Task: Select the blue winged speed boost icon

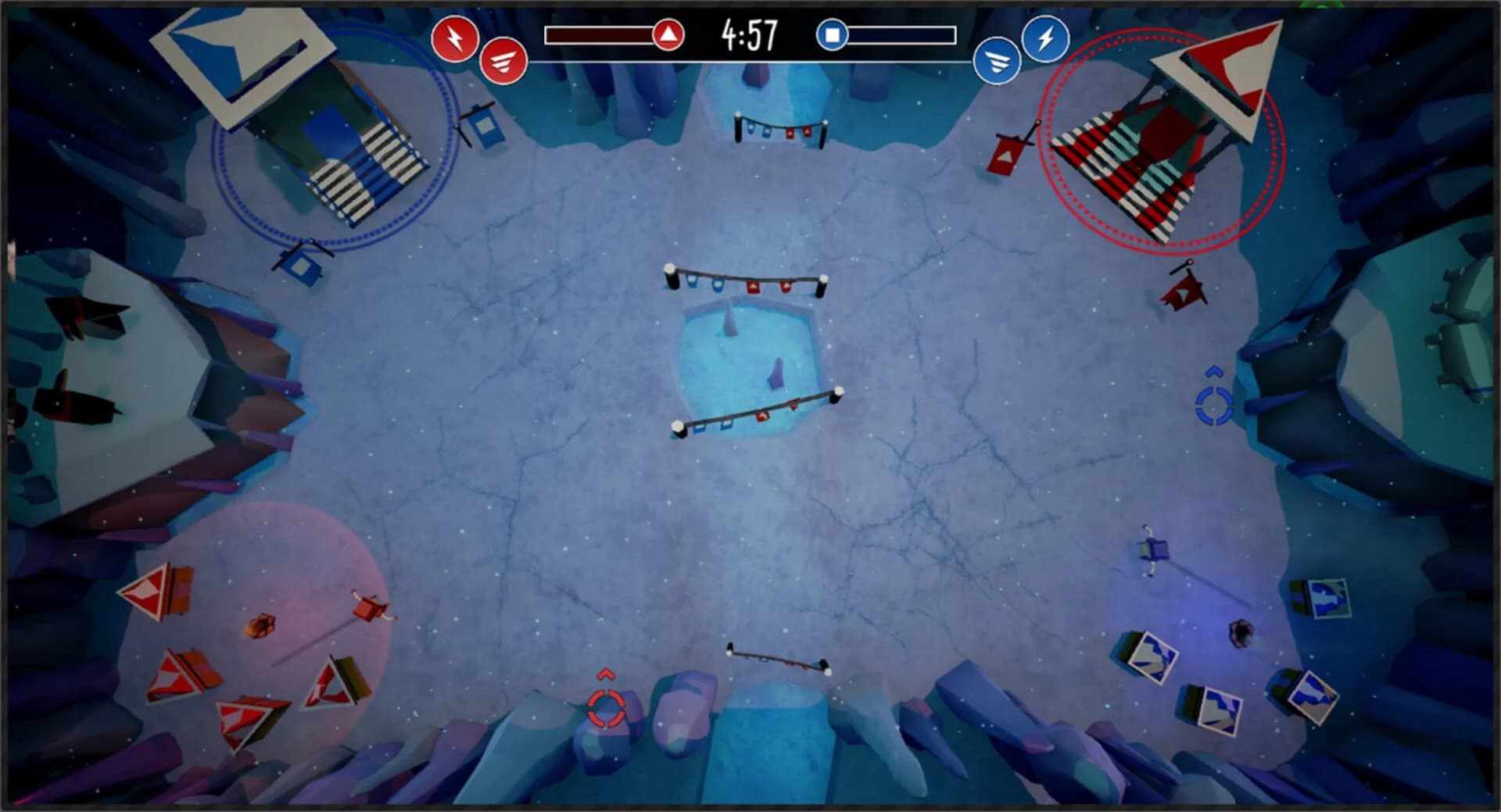Action: (x=998, y=61)
